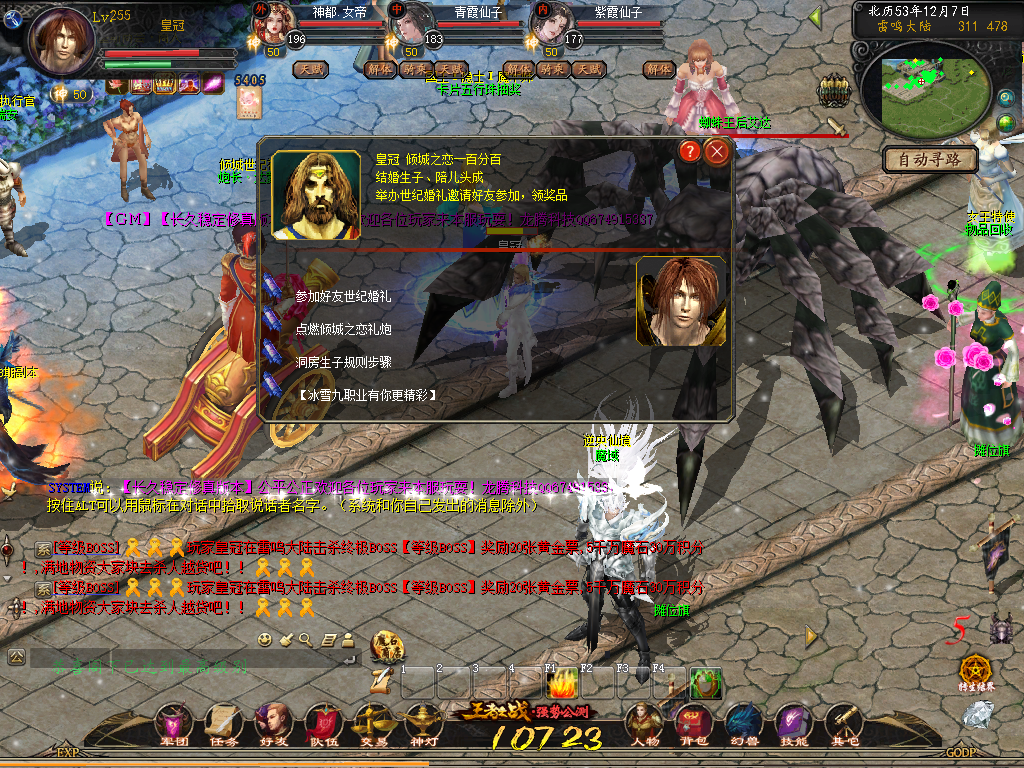Open the 交易 trade menu

(374, 722)
